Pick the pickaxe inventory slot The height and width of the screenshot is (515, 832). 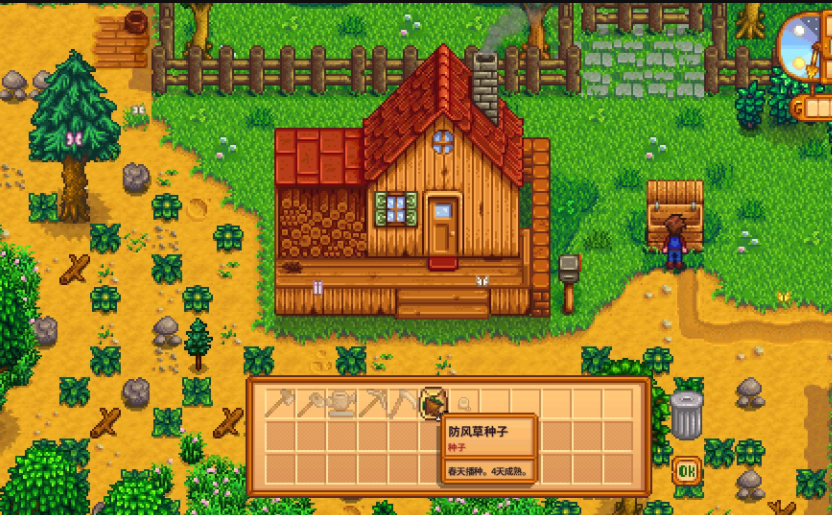click(x=373, y=403)
